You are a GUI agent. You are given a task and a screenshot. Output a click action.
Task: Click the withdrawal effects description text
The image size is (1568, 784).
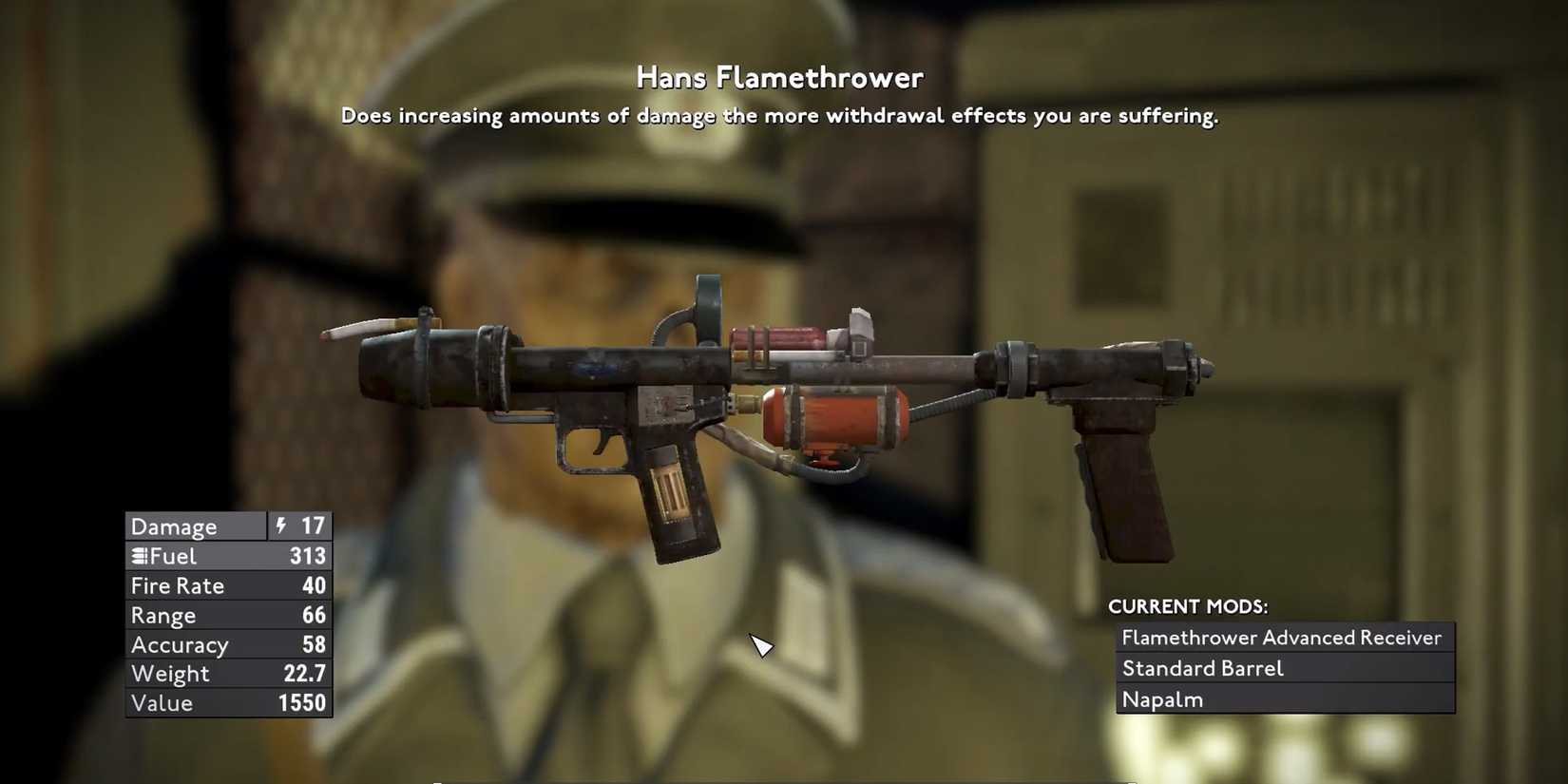[x=781, y=115]
